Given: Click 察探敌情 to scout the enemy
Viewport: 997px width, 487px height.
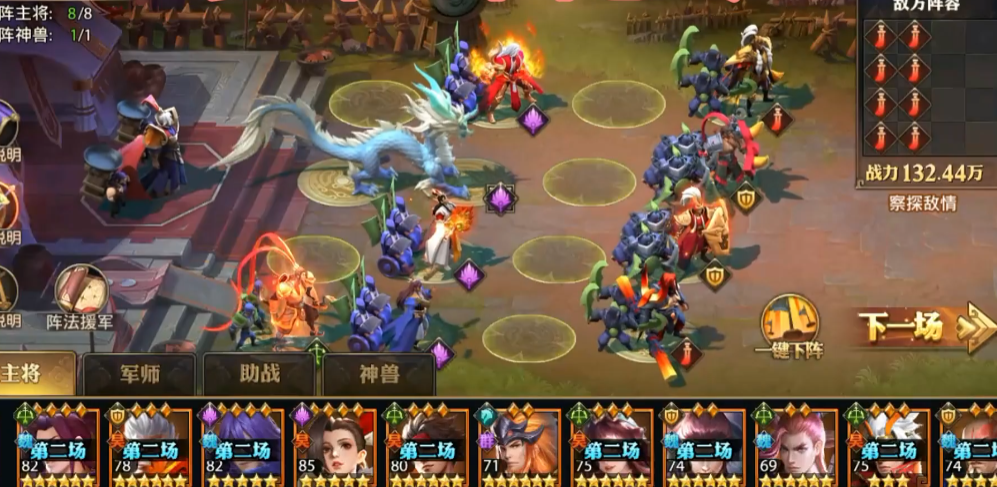Looking at the screenshot, I should coord(922,203).
